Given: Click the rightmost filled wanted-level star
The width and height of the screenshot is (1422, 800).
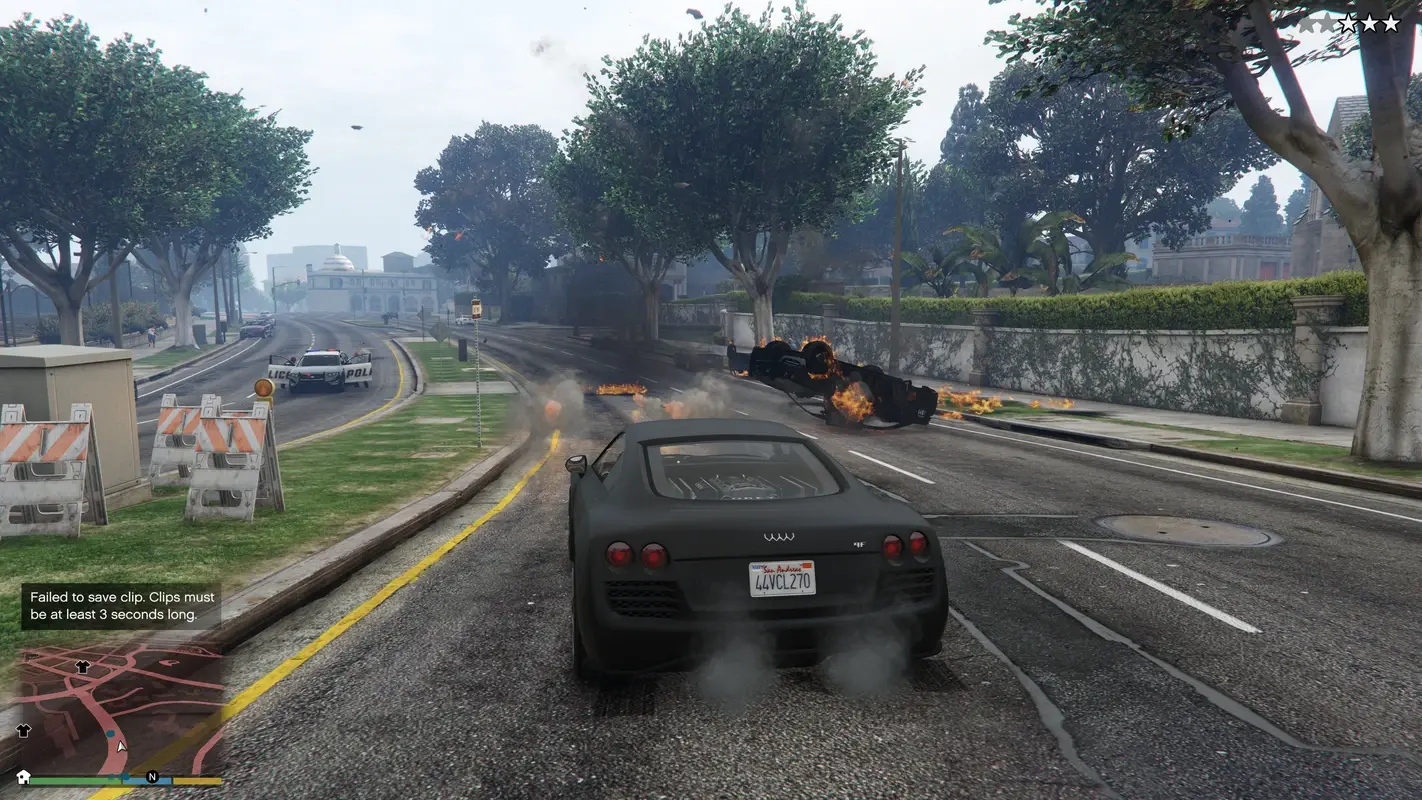Looking at the screenshot, I should coord(1390,21).
